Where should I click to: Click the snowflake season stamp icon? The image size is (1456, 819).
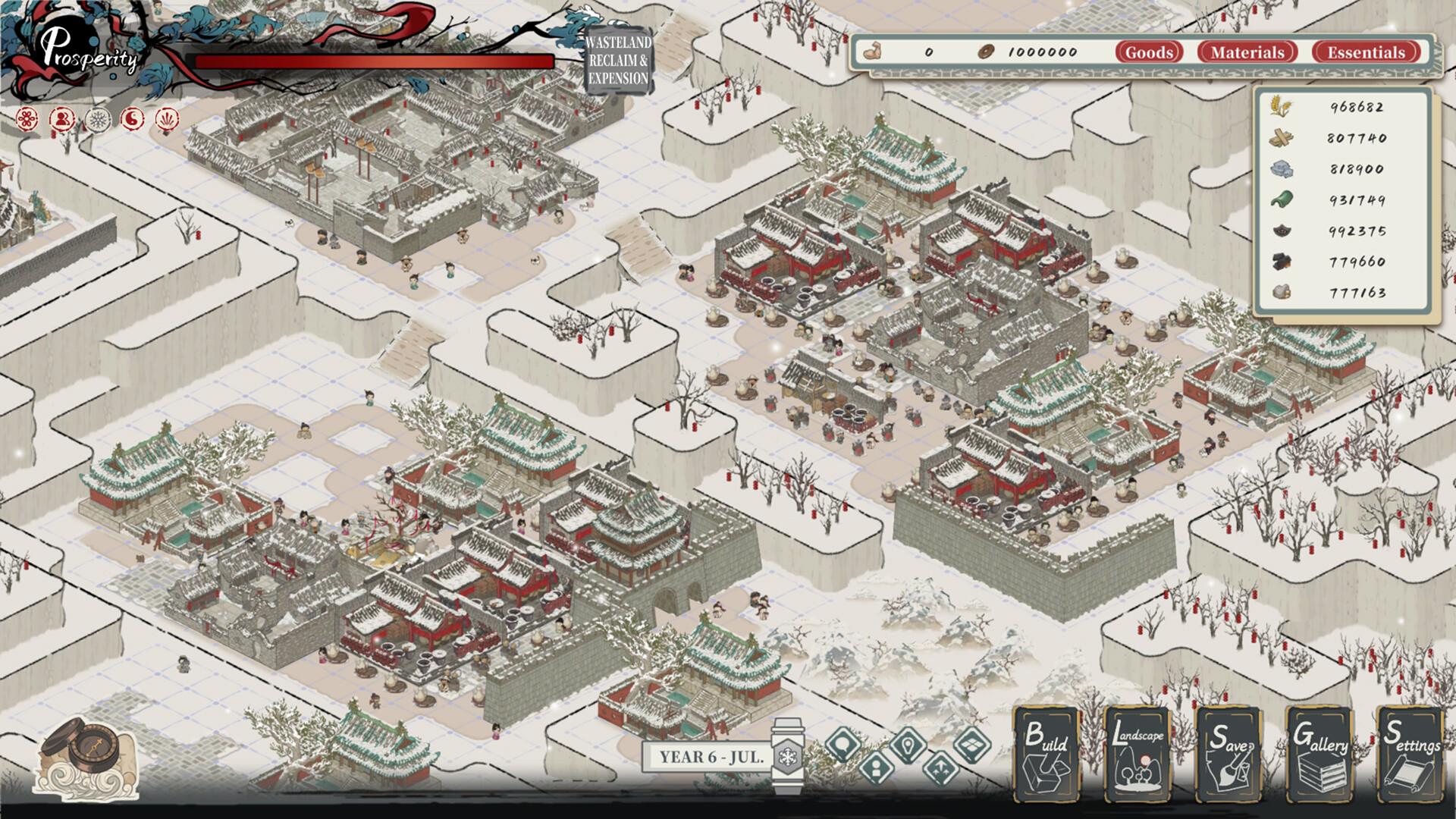point(97,120)
